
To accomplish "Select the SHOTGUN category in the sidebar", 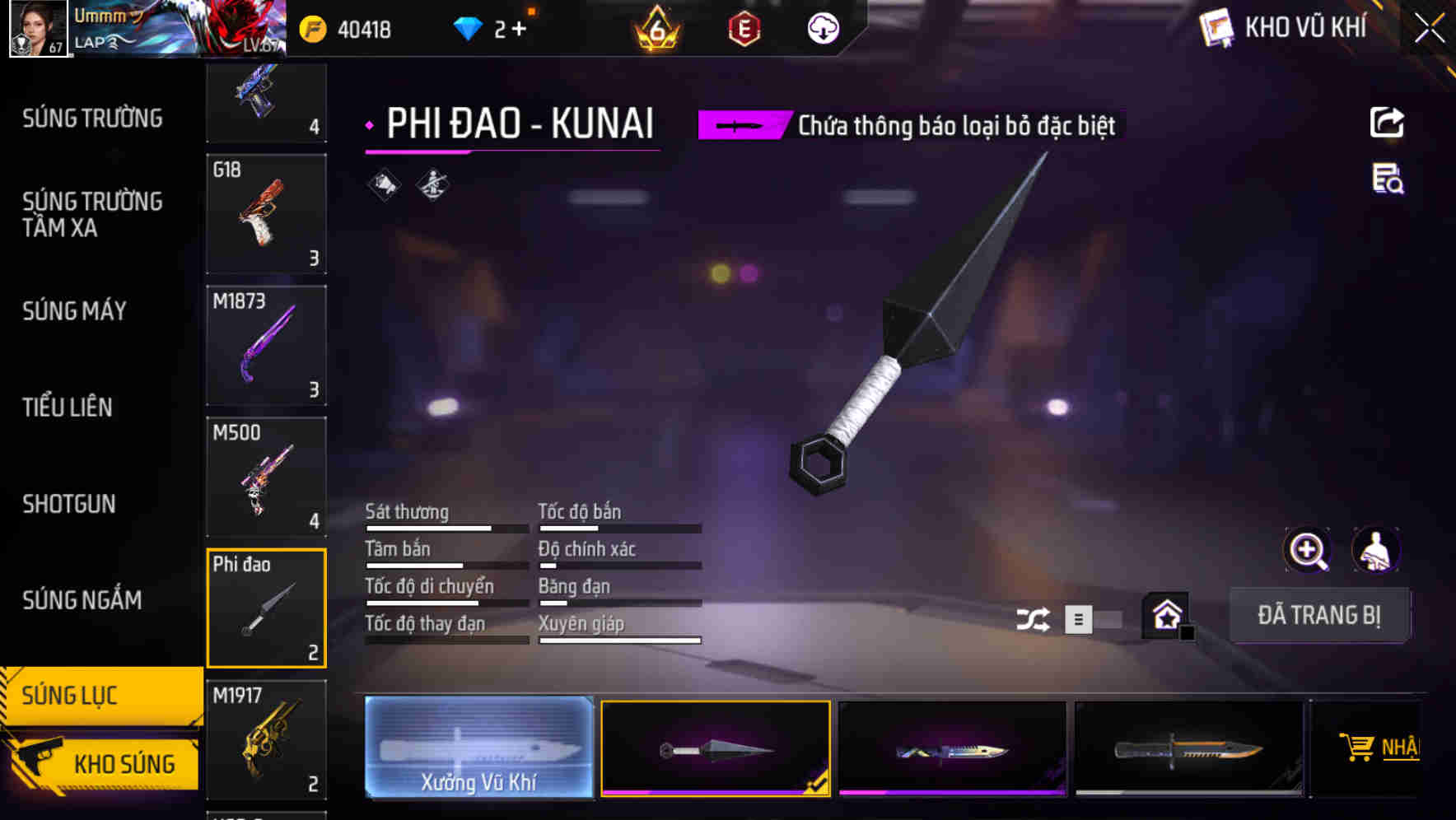I will [x=69, y=504].
